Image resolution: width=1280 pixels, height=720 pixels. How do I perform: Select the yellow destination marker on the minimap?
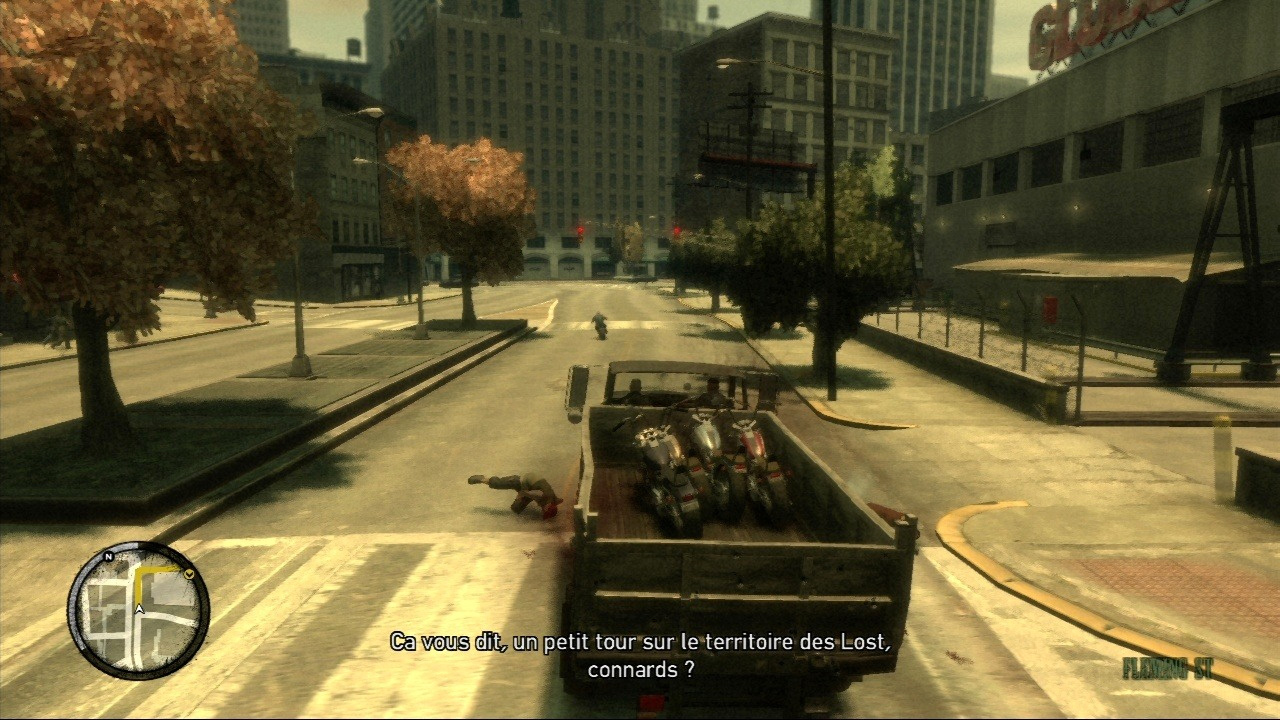[188, 574]
